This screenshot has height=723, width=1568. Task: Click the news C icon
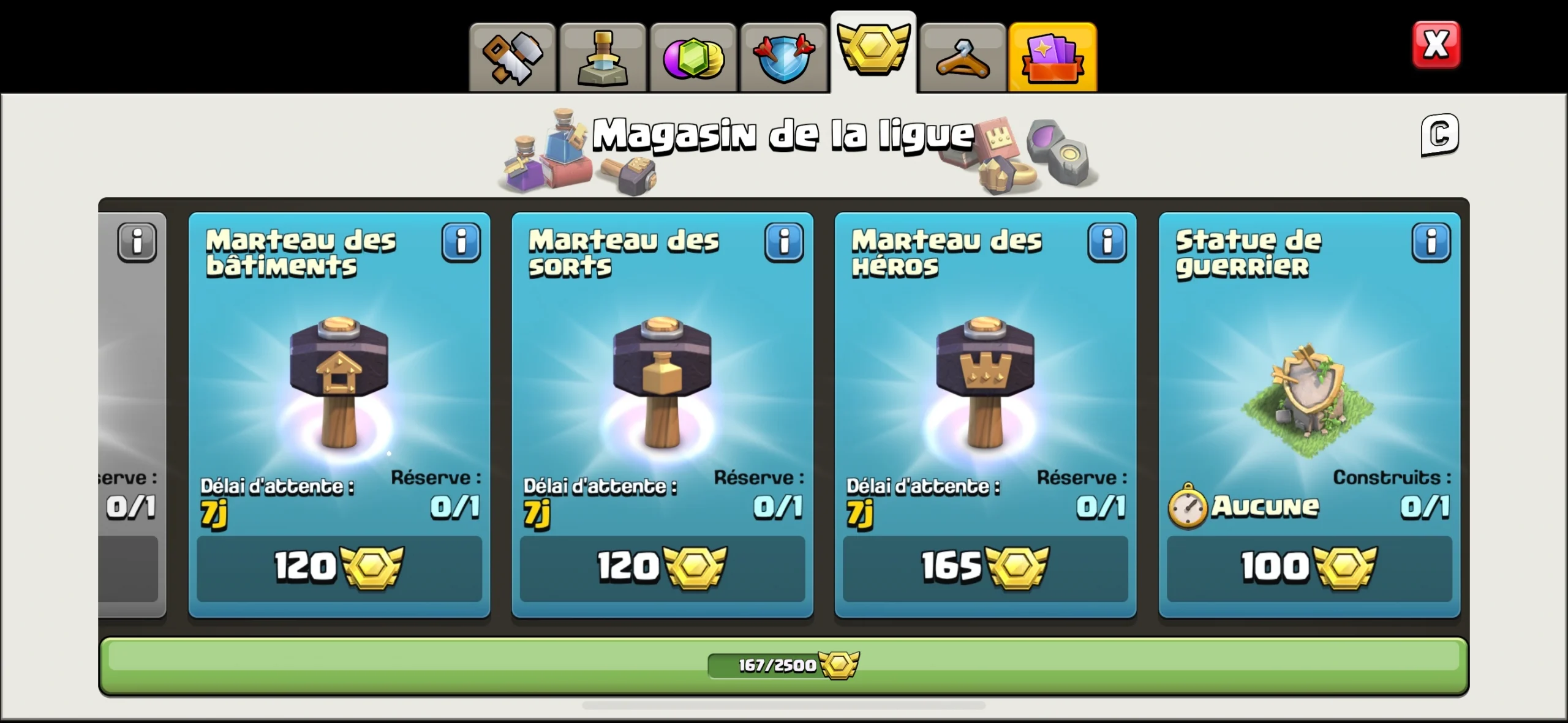click(x=1439, y=135)
